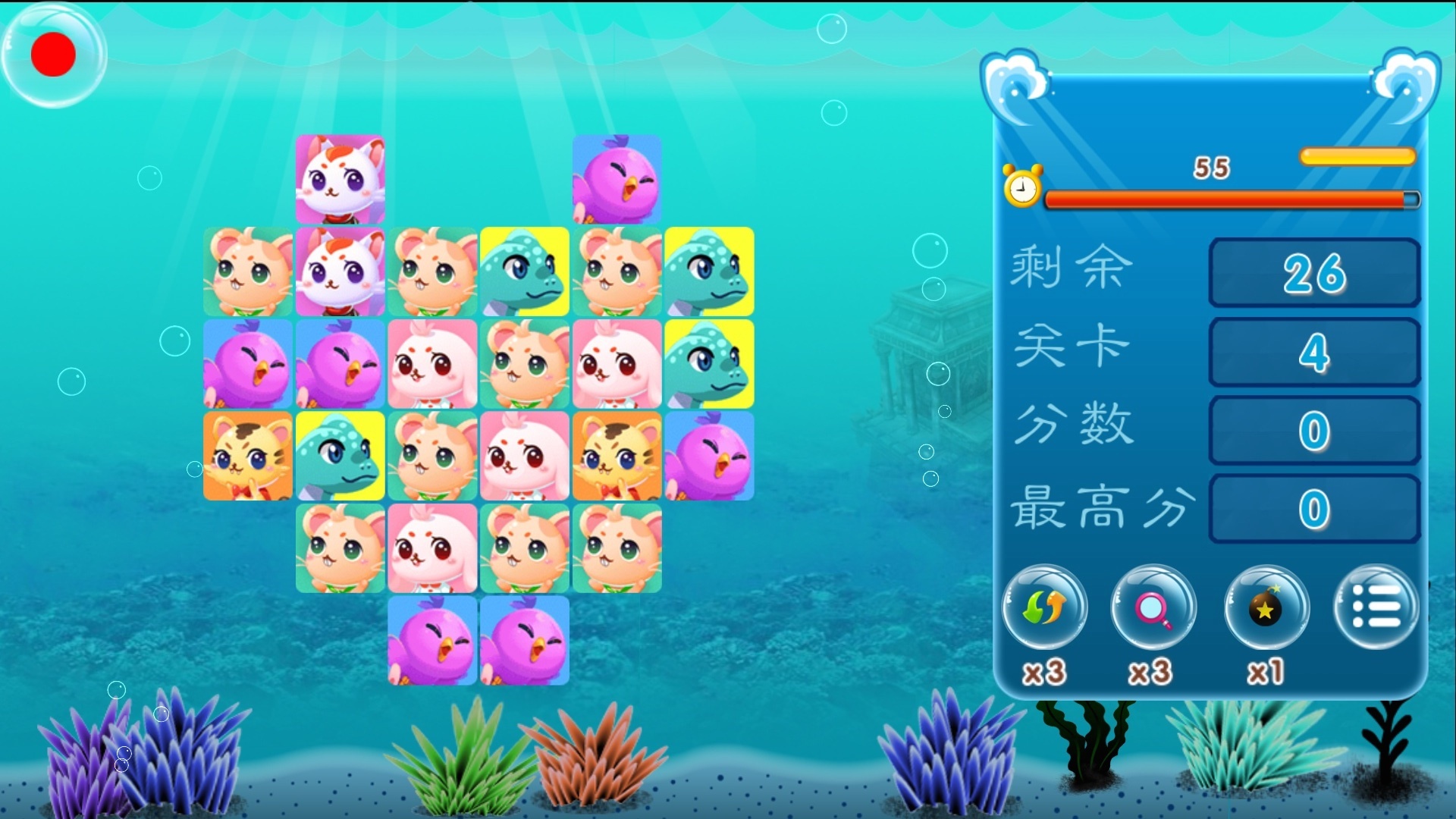Use the shuffle power-up
The width and height of the screenshot is (1456, 819).
pos(1044,607)
